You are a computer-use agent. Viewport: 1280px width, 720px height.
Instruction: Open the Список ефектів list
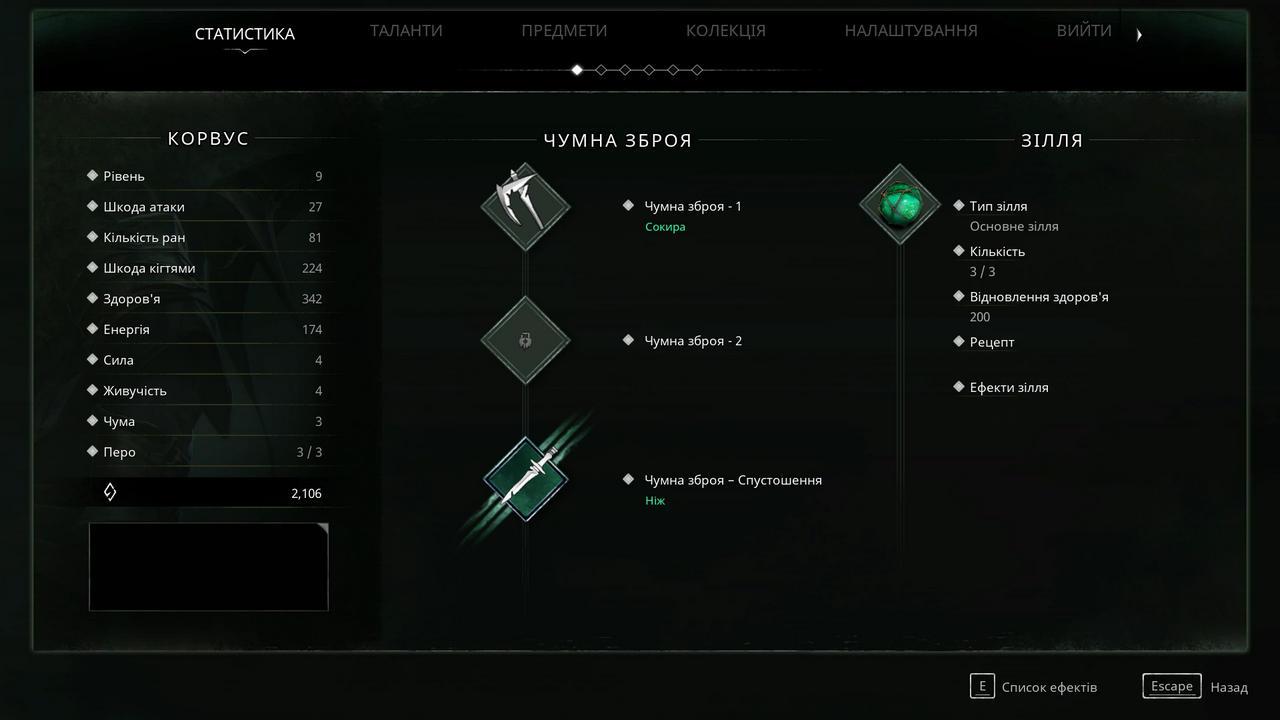1035,687
